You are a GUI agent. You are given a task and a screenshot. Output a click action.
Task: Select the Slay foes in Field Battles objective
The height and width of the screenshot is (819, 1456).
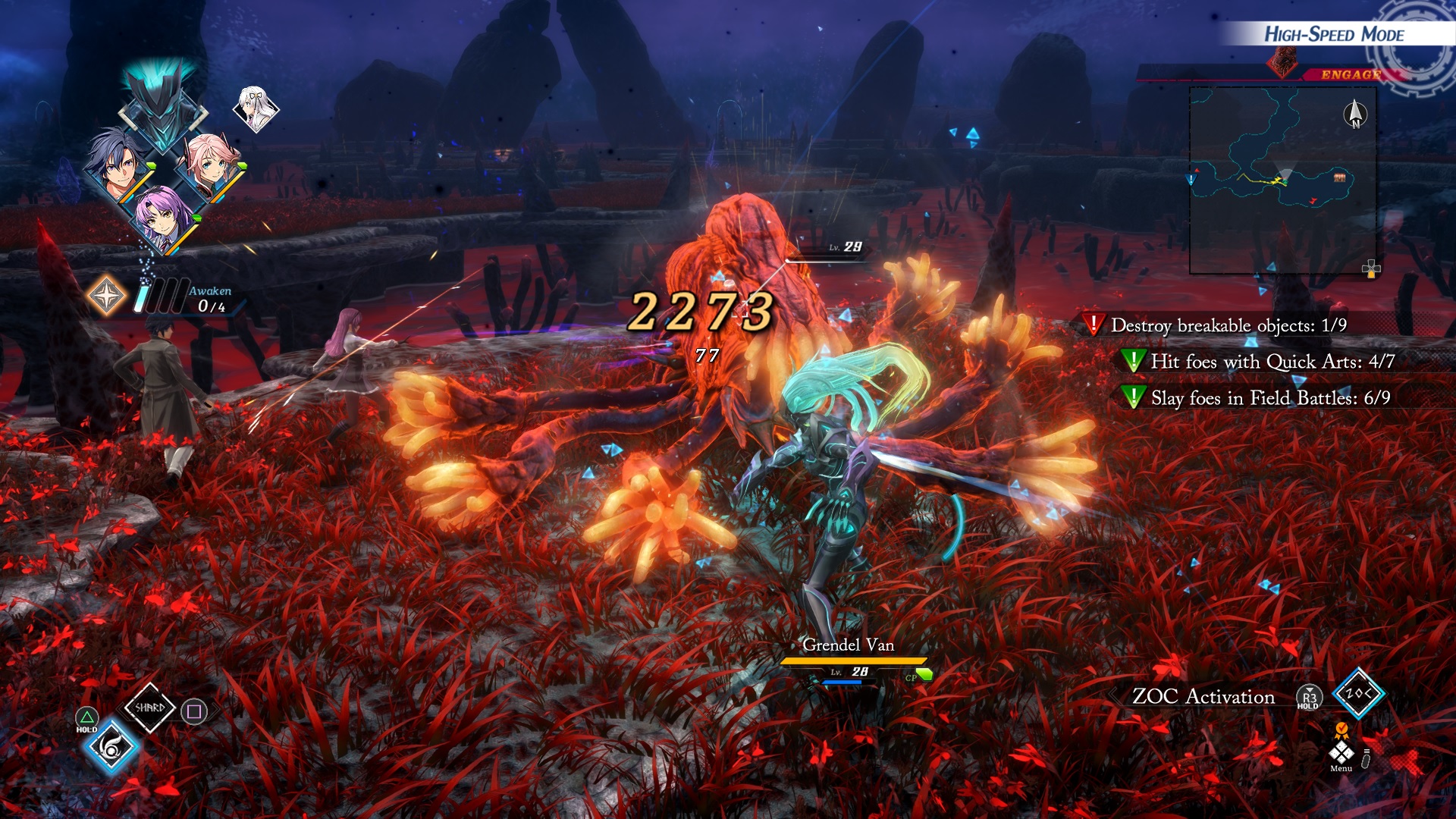click(x=1270, y=398)
